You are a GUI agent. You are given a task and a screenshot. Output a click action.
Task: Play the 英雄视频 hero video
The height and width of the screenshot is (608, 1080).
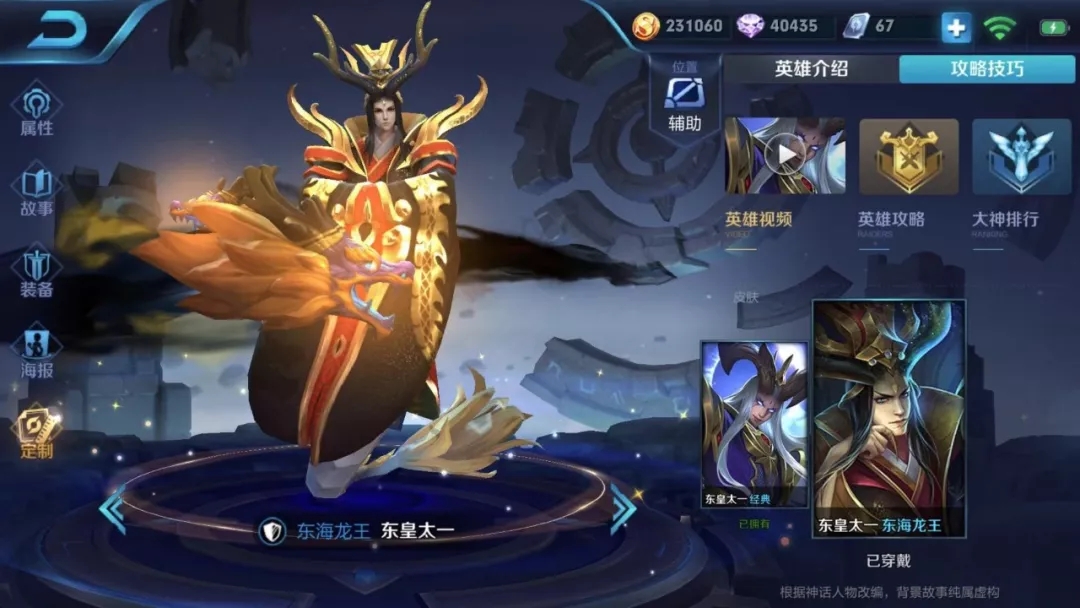pos(785,156)
